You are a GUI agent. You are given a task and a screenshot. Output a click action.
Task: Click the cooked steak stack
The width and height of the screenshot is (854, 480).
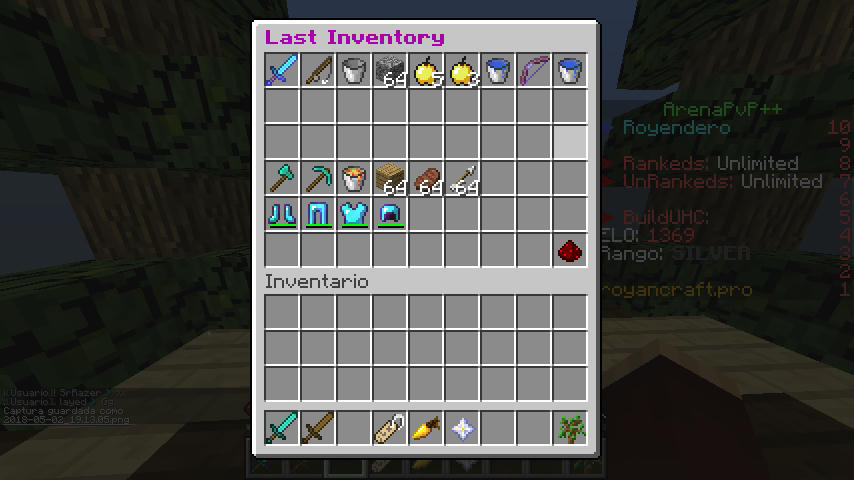pos(427,179)
